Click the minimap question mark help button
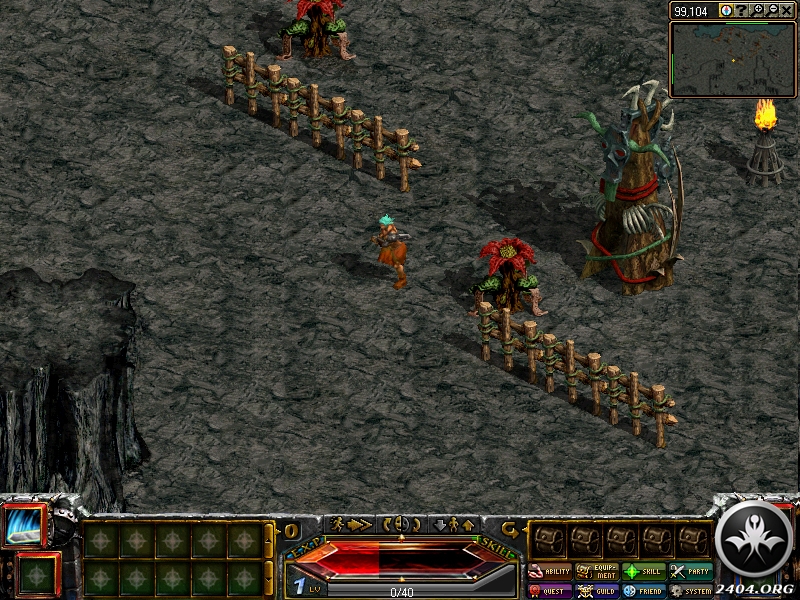The width and height of the screenshot is (800, 600). tap(742, 10)
